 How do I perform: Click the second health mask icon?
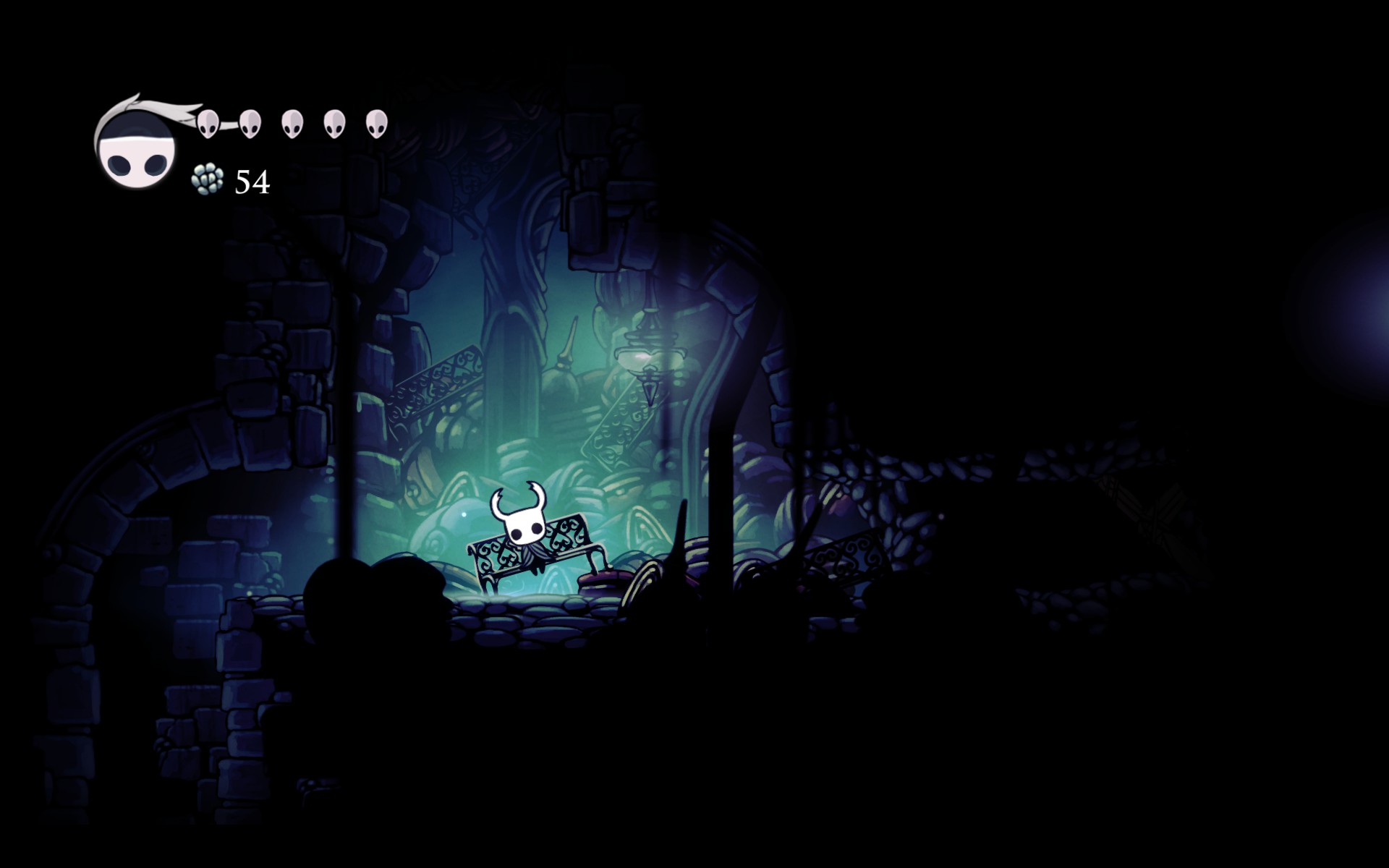point(251,123)
